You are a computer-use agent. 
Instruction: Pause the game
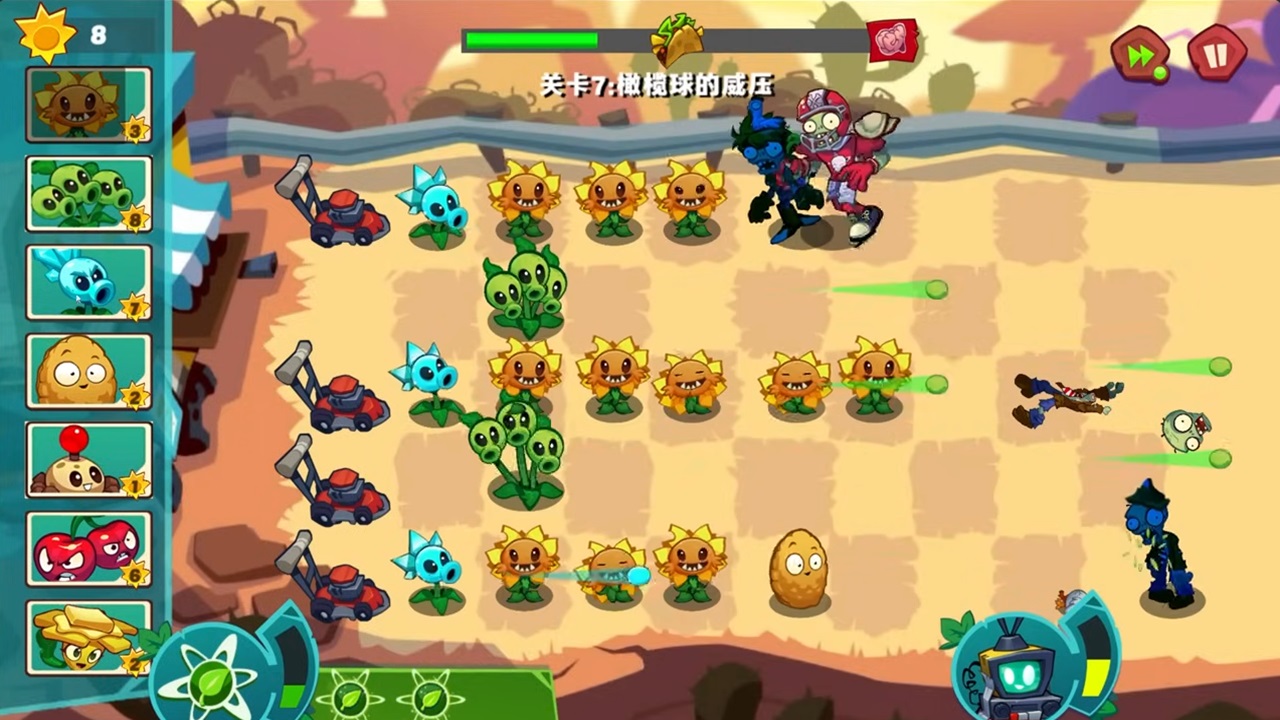click(x=1217, y=54)
